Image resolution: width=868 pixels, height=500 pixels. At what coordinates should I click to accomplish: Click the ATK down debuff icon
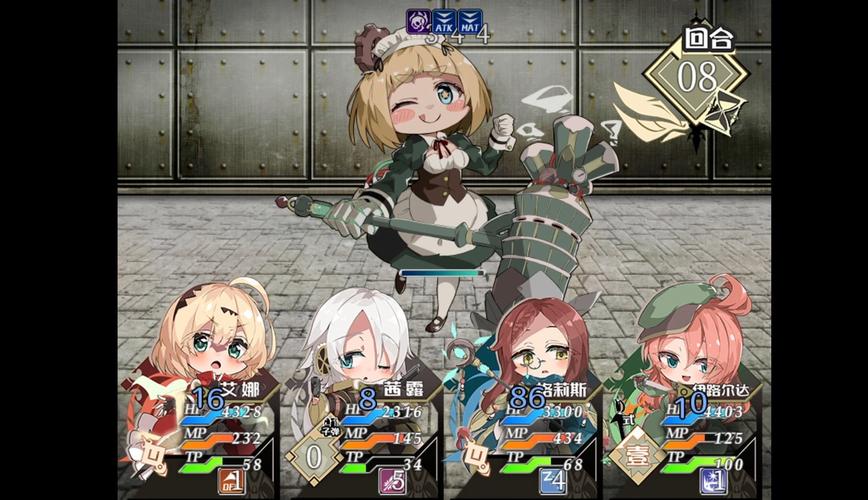[x=445, y=20]
